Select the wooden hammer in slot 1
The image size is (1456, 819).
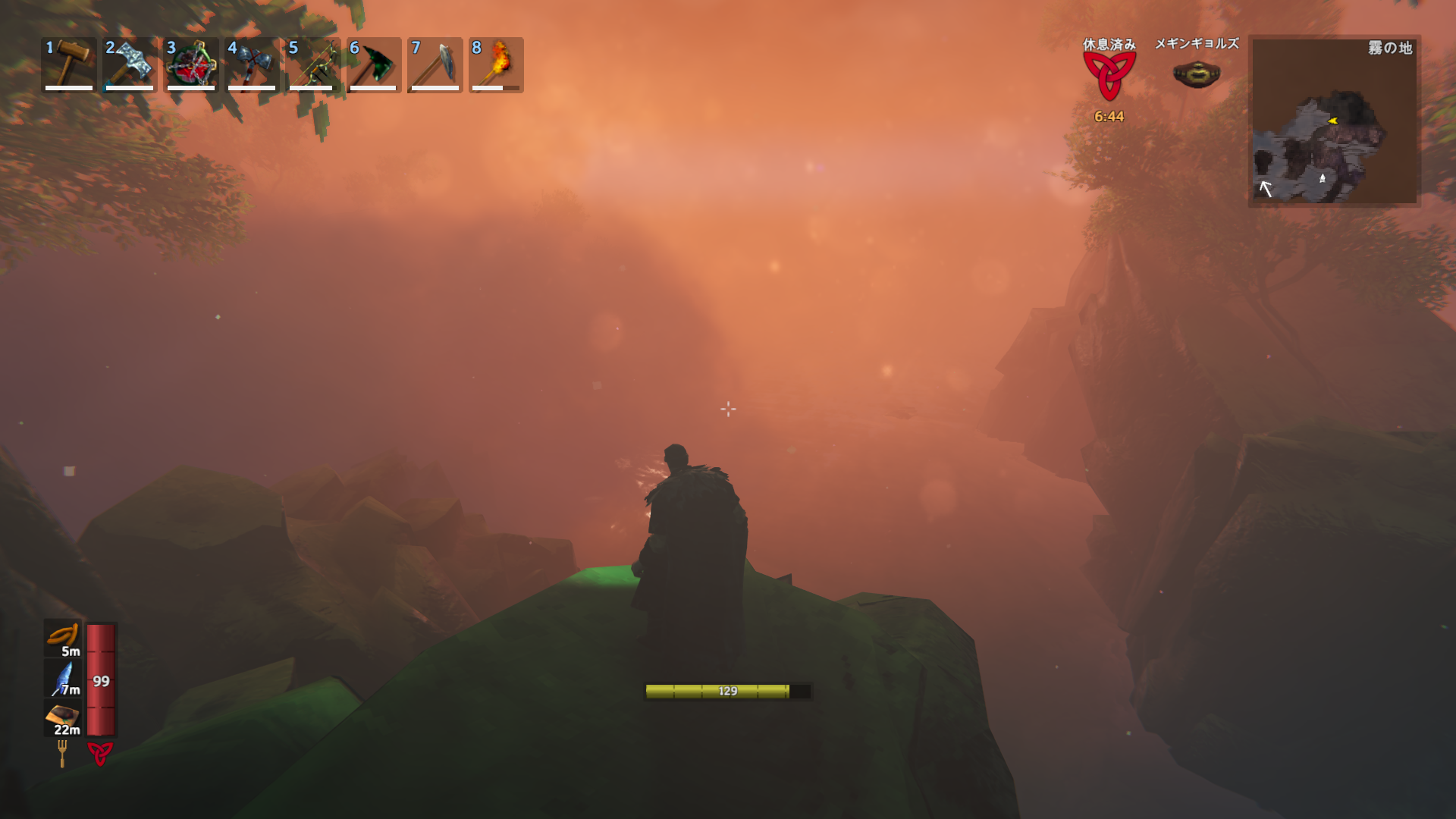point(69,64)
